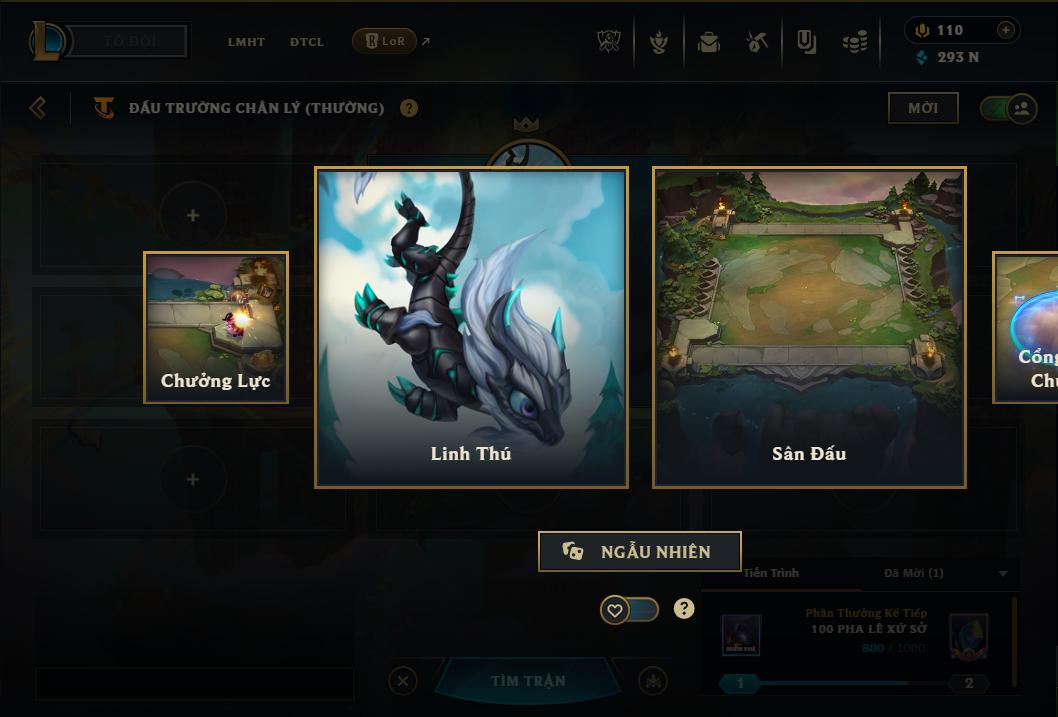
Task: Click the help icon beside the heart toggle
Action: click(684, 609)
